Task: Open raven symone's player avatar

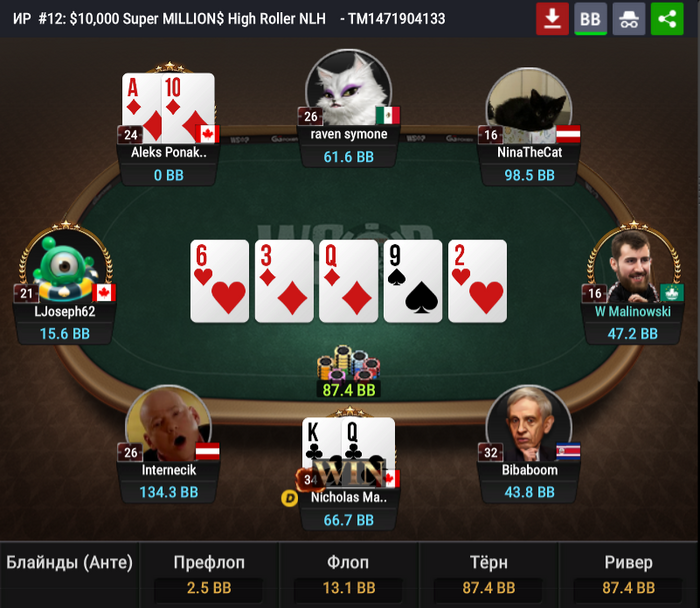Action: (x=347, y=88)
